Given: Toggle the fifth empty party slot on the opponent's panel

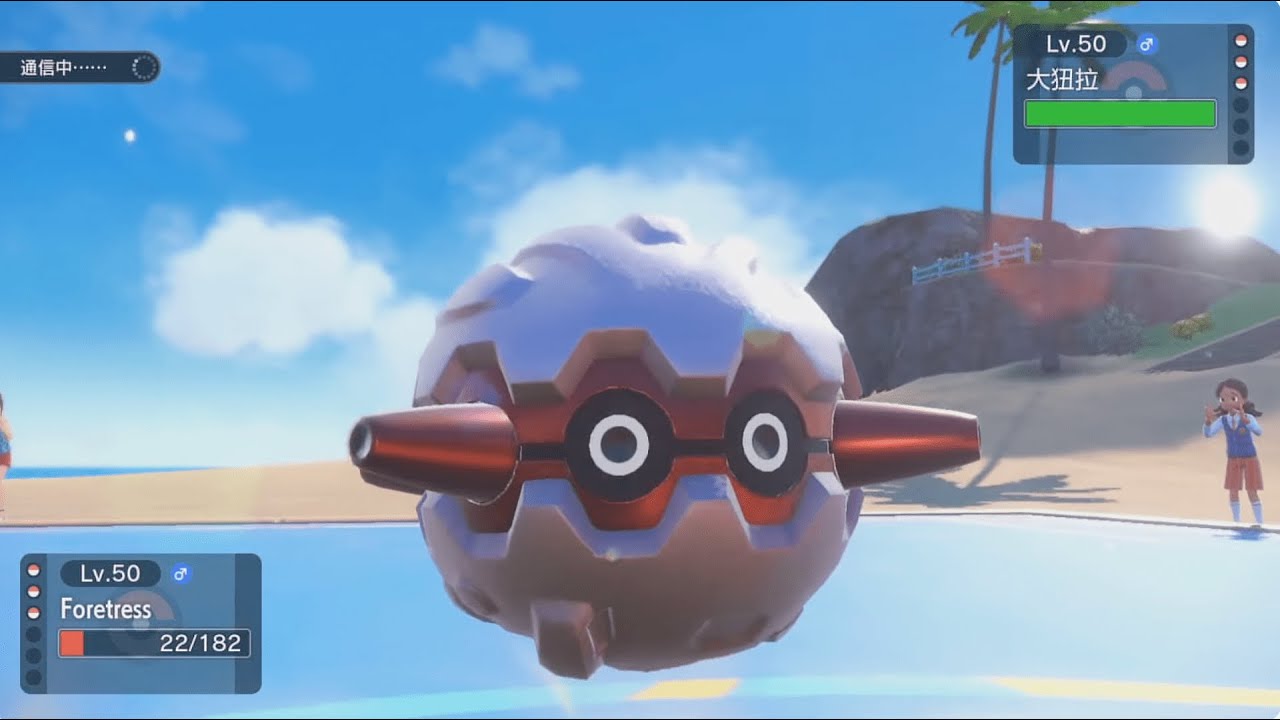Looking at the screenshot, I should [x=1240, y=127].
